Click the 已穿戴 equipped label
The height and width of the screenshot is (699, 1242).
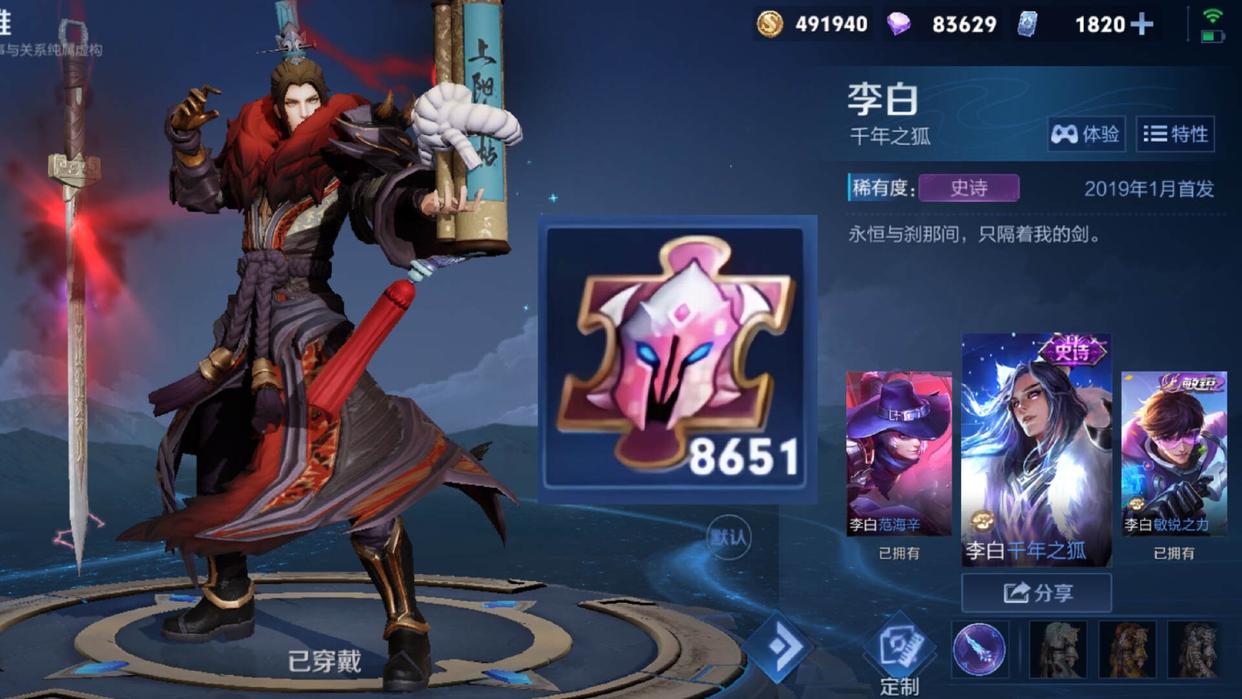pyautogui.click(x=324, y=661)
